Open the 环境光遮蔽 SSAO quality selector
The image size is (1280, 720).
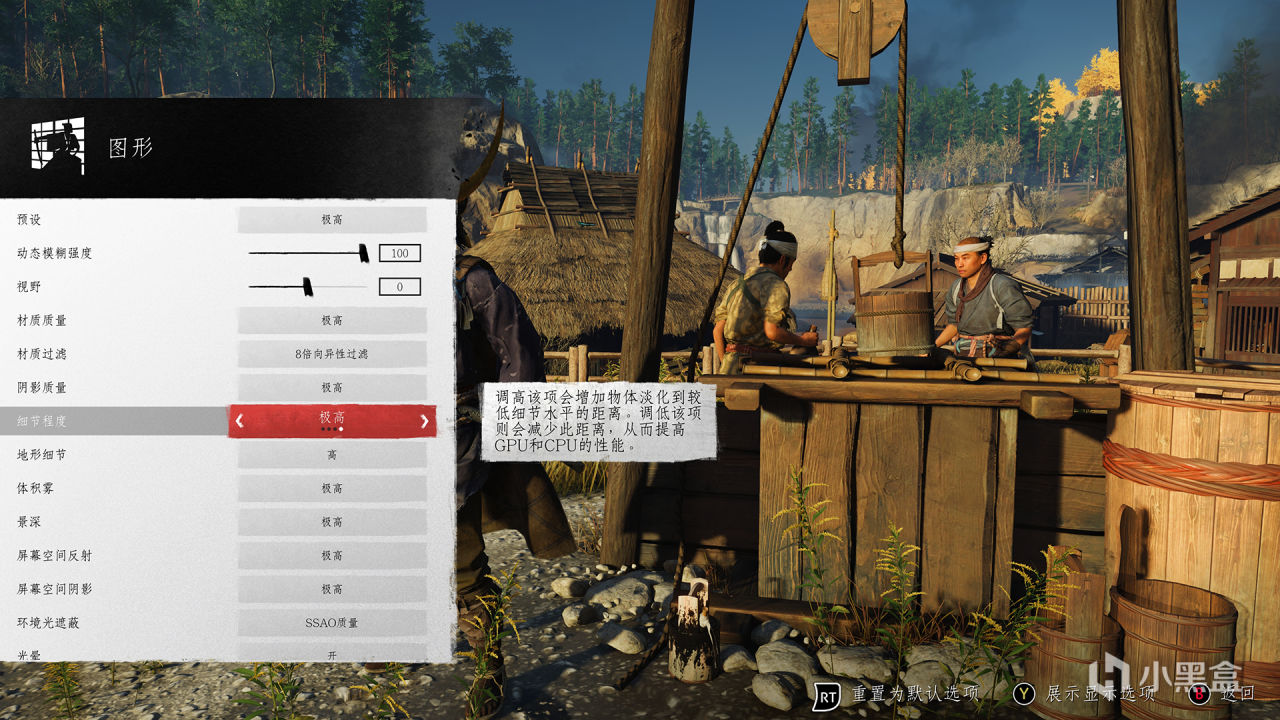coord(331,620)
